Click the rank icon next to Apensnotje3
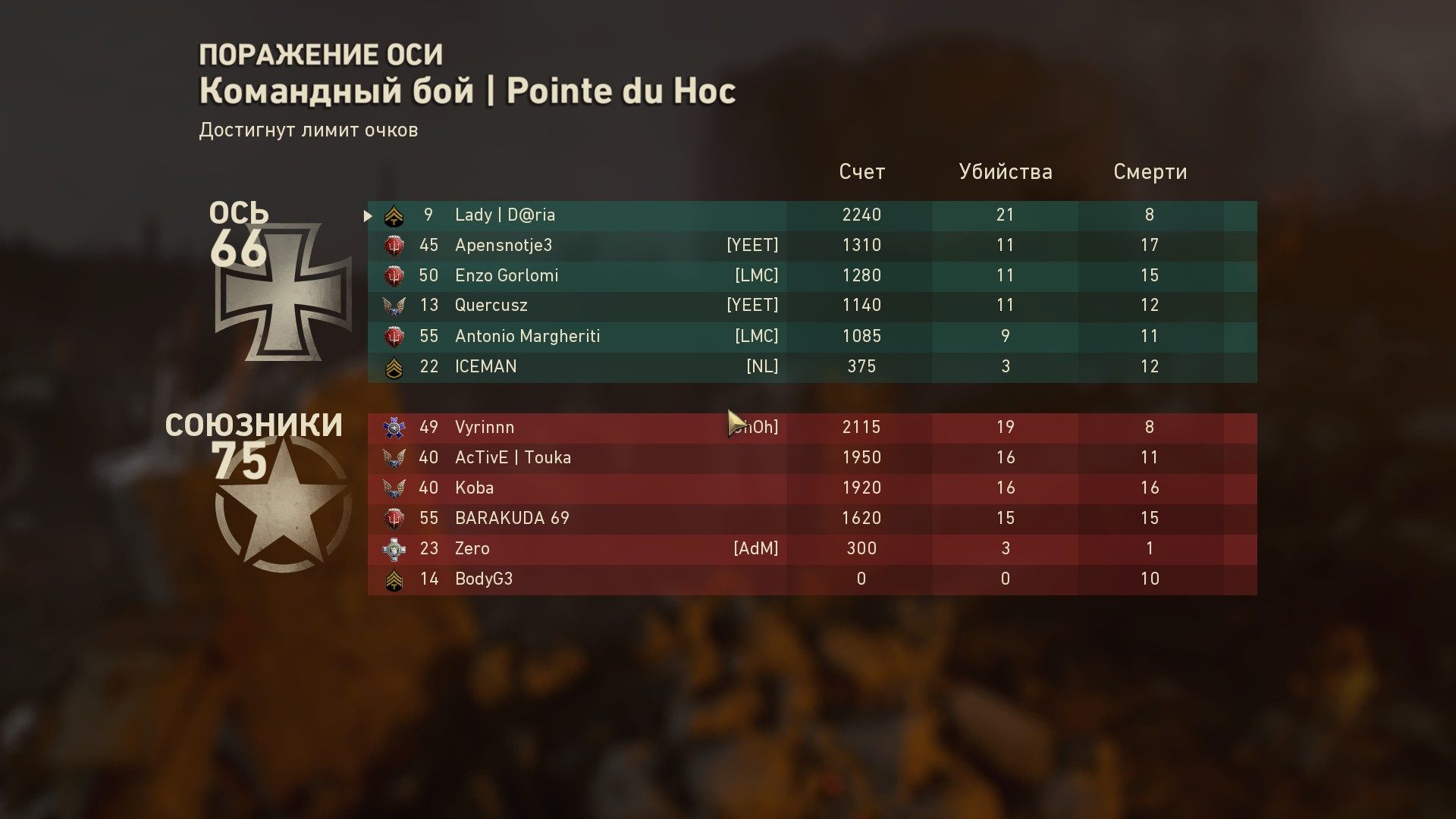1456x819 pixels. (x=394, y=245)
